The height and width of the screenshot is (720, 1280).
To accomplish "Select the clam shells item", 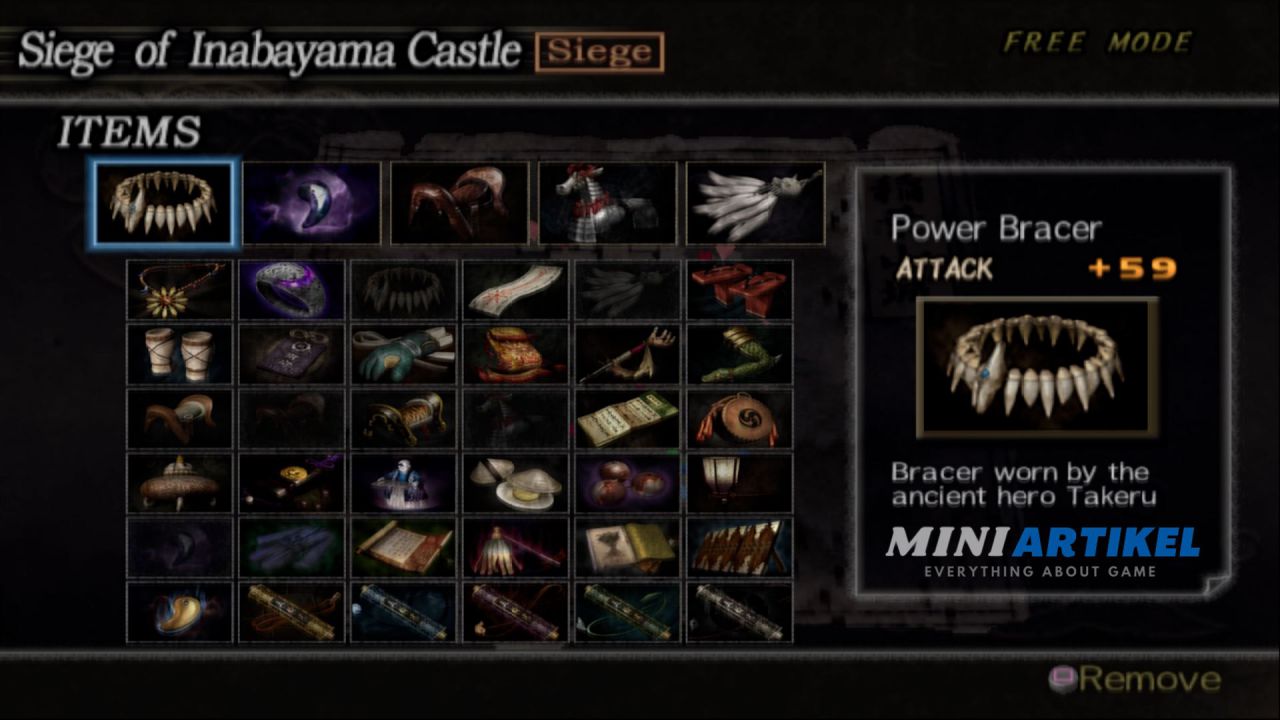I will click(513, 482).
